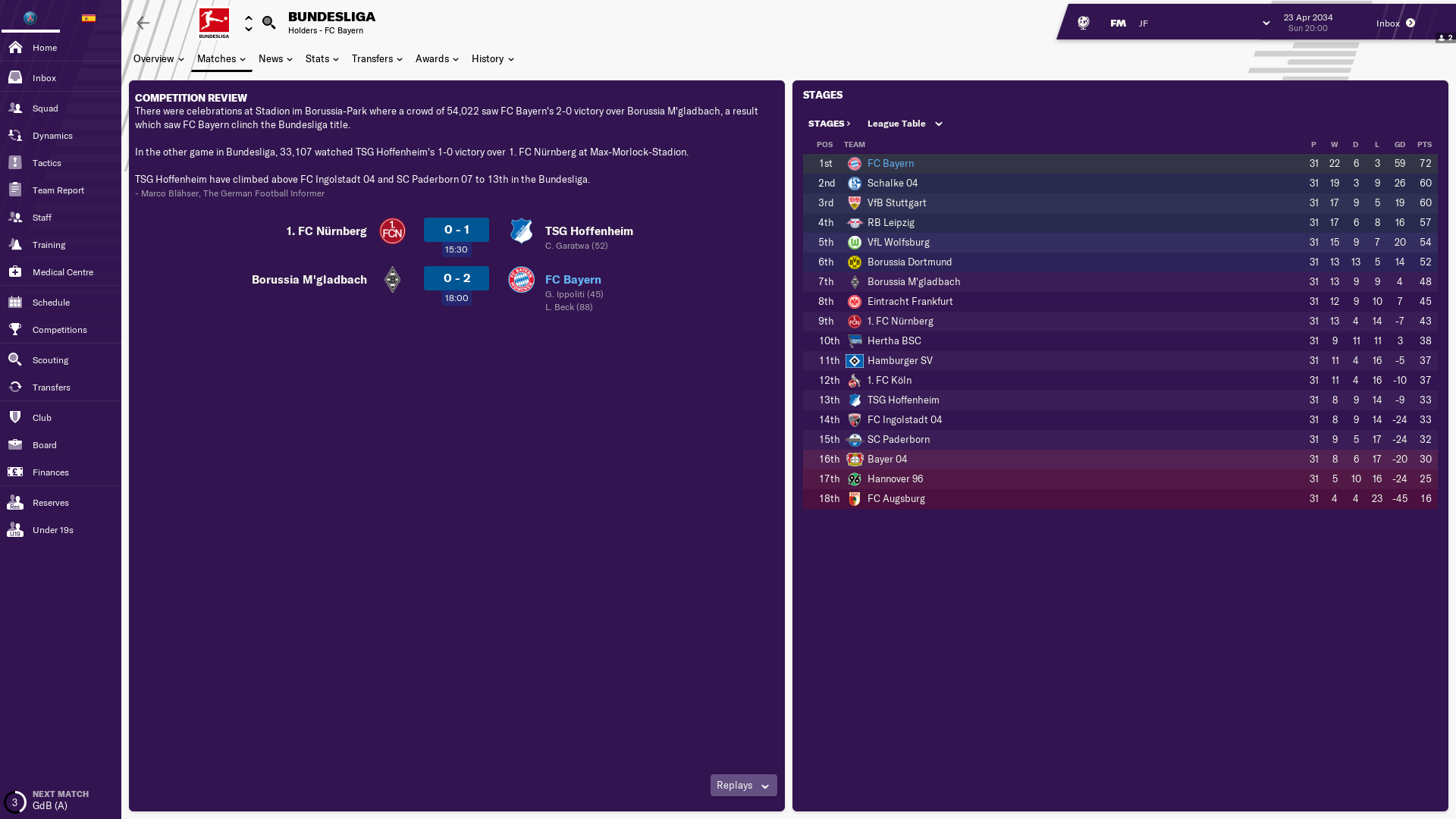Show the Medical Centre
Screen dimensions: 1456x819
(x=62, y=272)
